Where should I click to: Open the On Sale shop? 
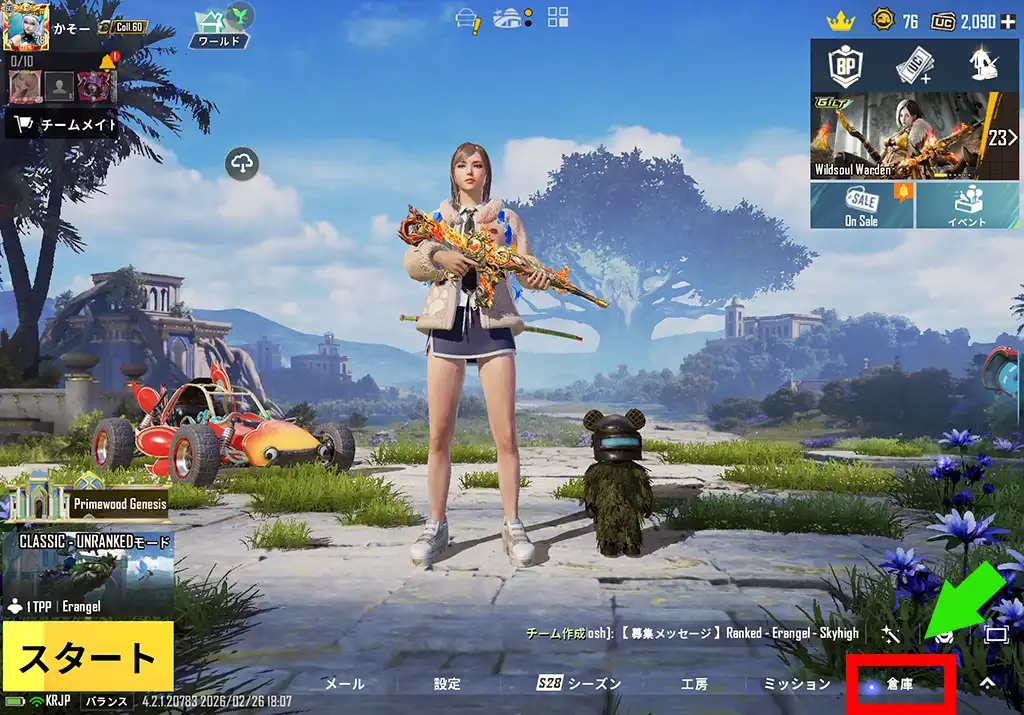pyautogui.click(x=861, y=205)
